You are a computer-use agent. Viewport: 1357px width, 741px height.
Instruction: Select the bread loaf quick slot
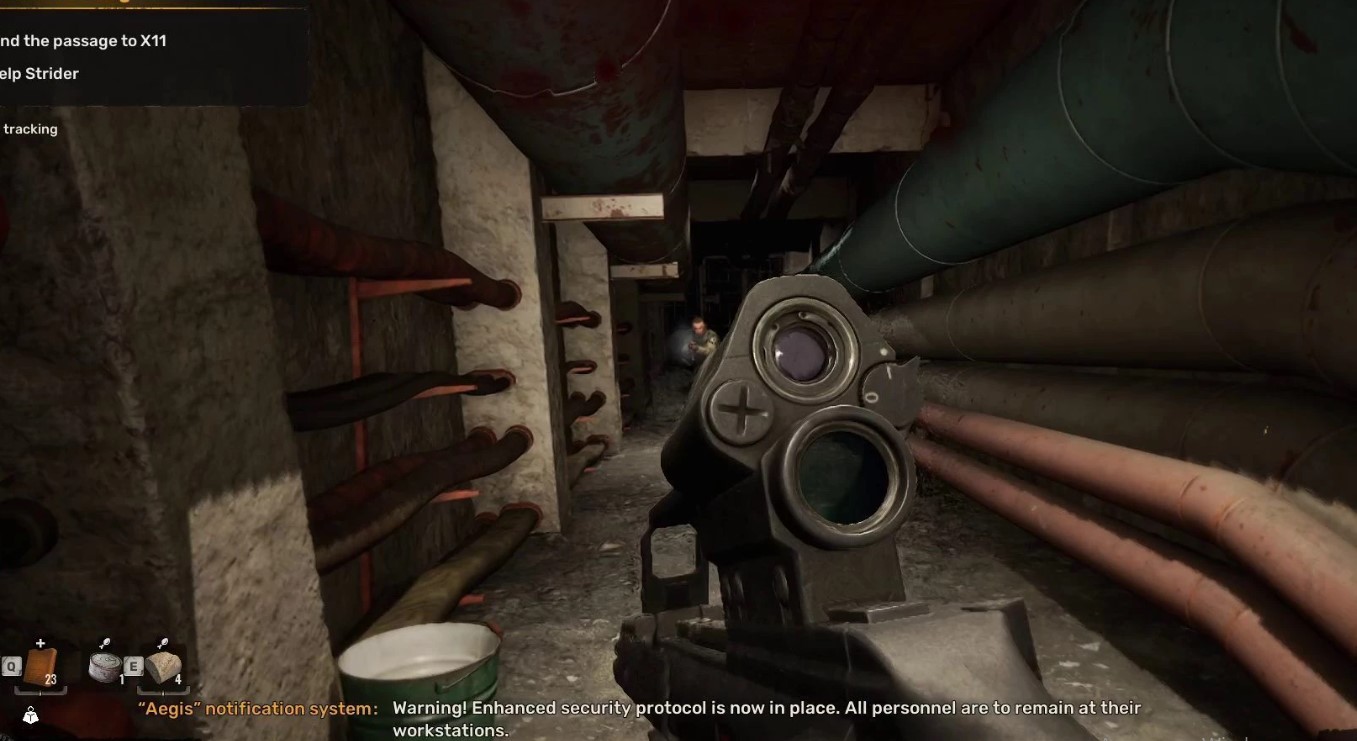pos(163,667)
